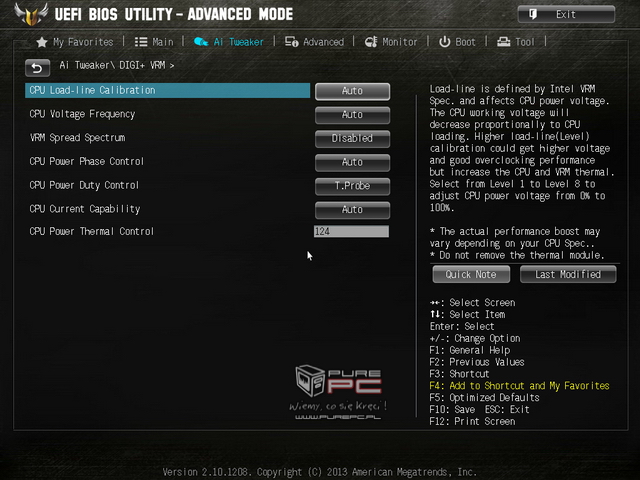Select the Ai Tweaker tab
The image size is (640, 480).
tap(229, 42)
